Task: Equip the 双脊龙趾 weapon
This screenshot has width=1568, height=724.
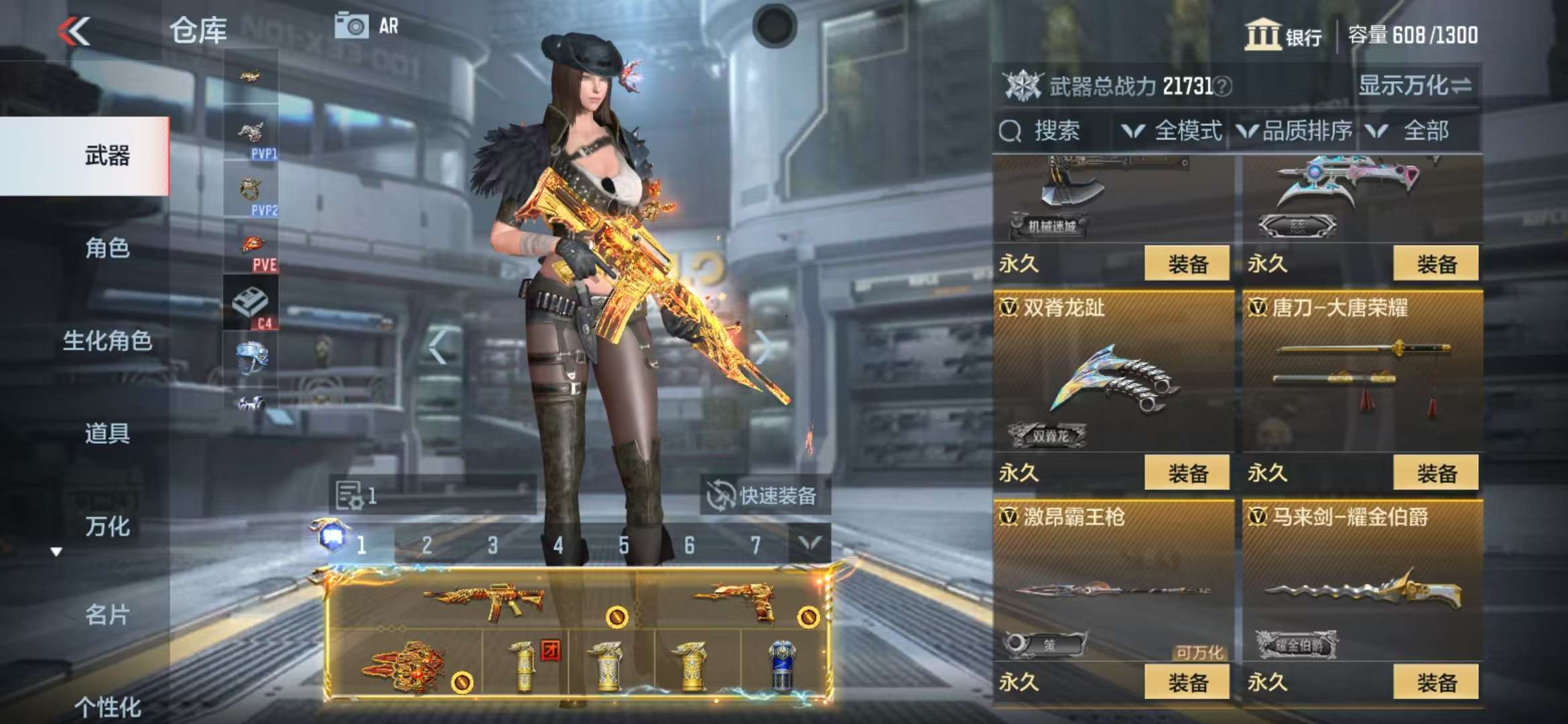Action: (x=1187, y=473)
